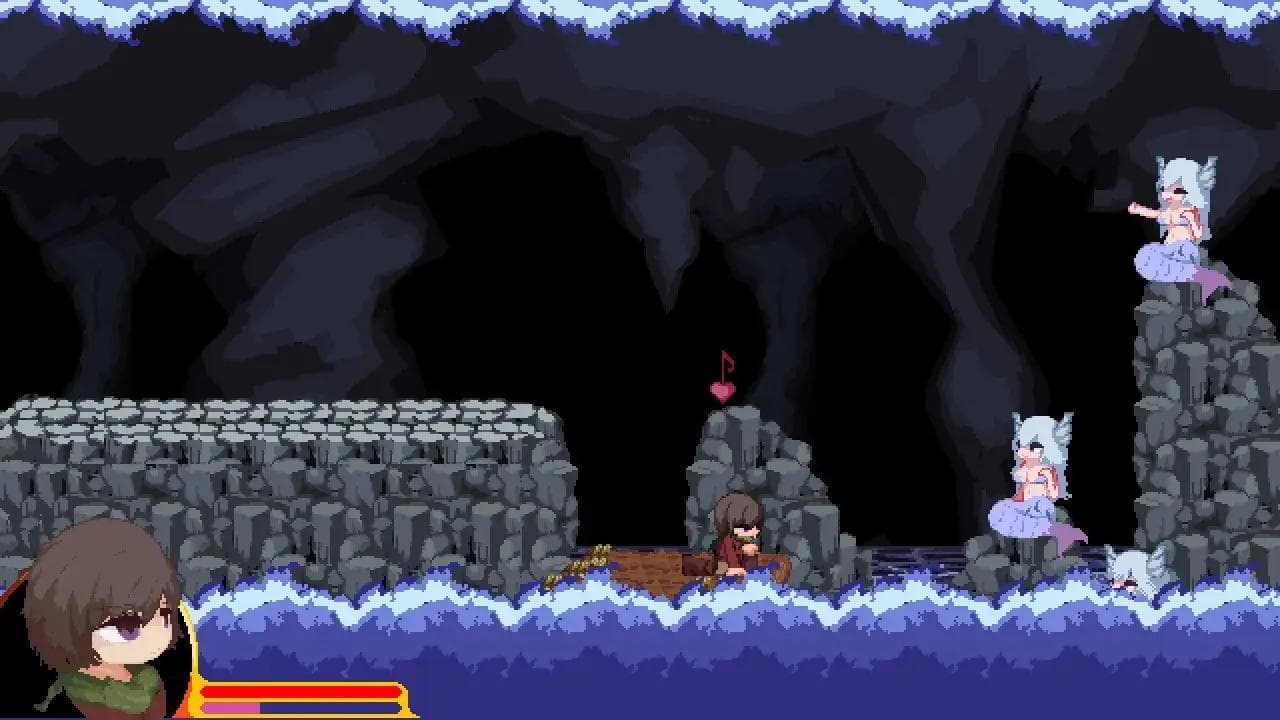Image resolution: width=1280 pixels, height=720 pixels.
Task: Select the mermaid sitting on the lower rocks
Action: point(1035,470)
